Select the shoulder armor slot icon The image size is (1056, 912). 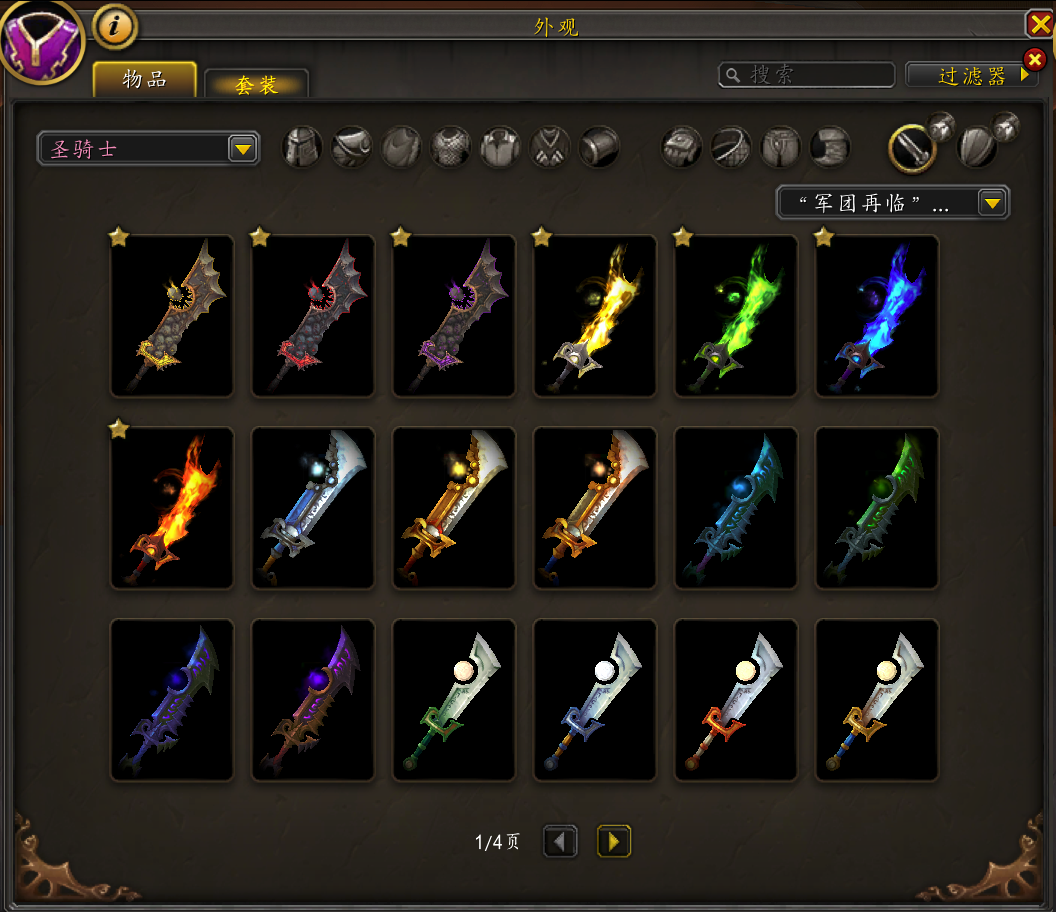[x=352, y=147]
